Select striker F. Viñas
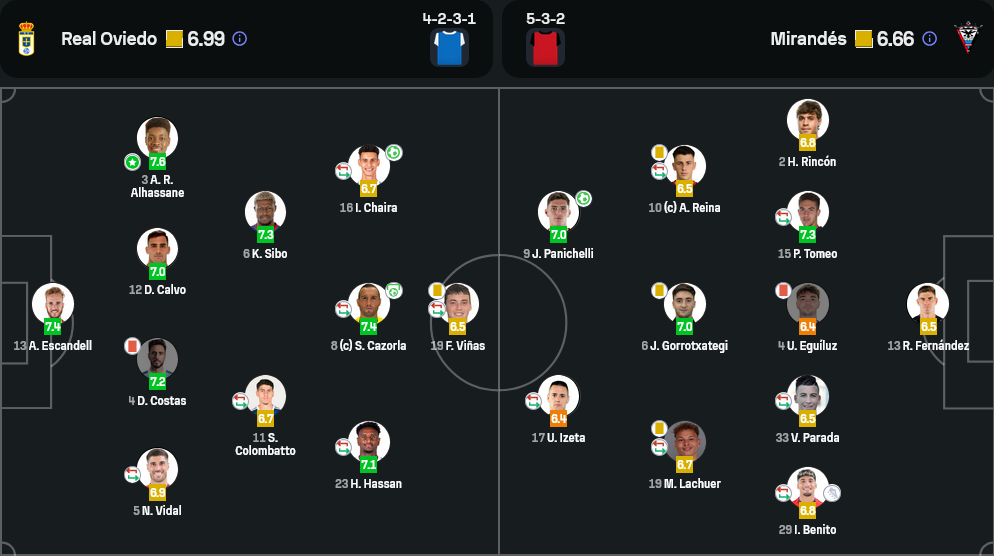Image resolution: width=994 pixels, height=556 pixels. 458,305
